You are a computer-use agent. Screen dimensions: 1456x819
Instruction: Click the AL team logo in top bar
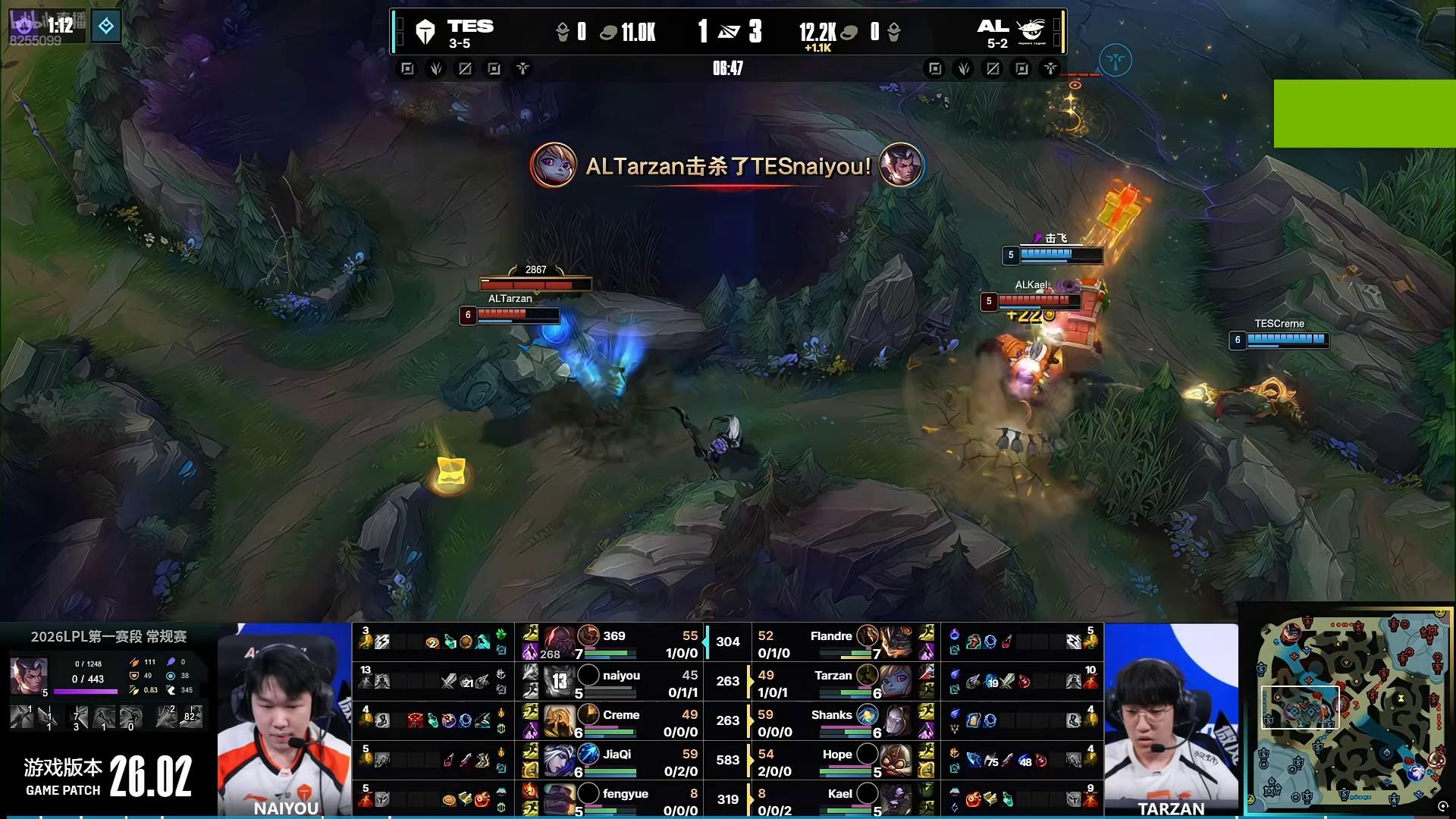[1031, 32]
